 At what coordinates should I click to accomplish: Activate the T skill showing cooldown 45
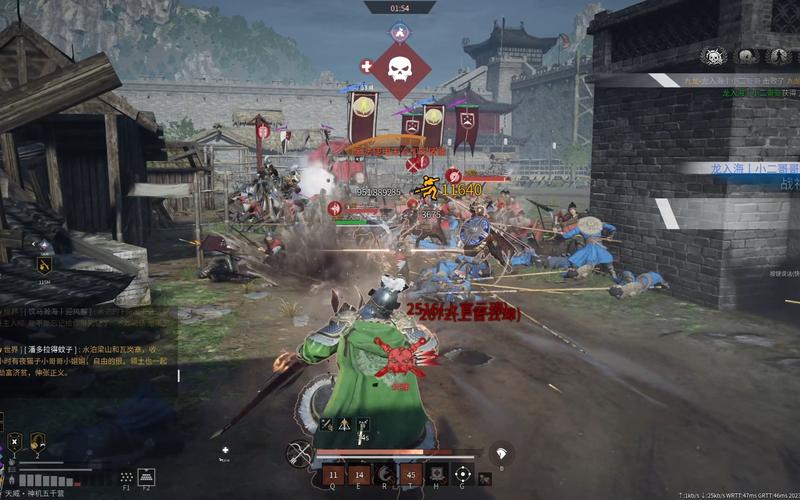click(x=410, y=474)
